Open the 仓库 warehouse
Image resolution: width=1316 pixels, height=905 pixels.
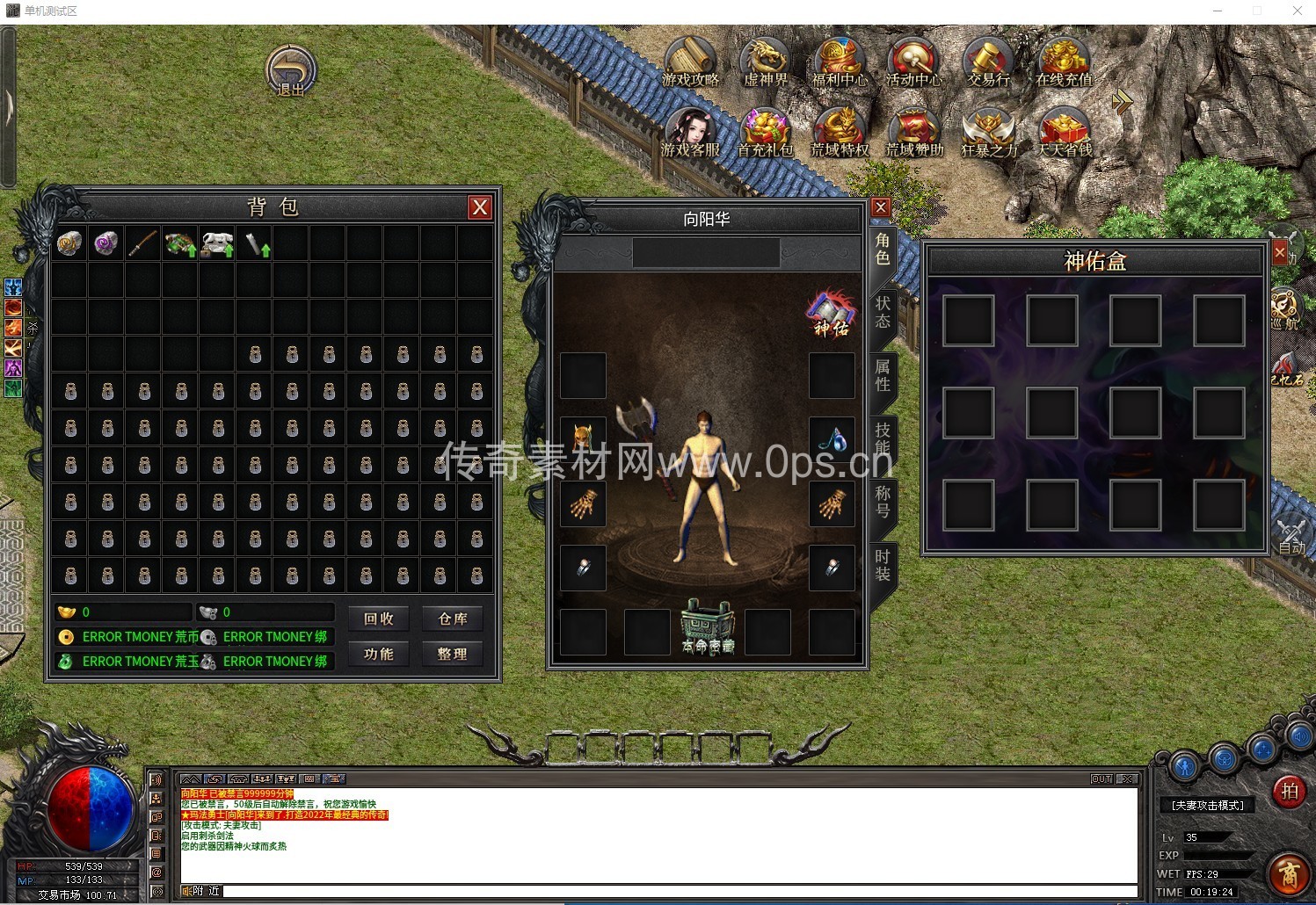(x=453, y=619)
